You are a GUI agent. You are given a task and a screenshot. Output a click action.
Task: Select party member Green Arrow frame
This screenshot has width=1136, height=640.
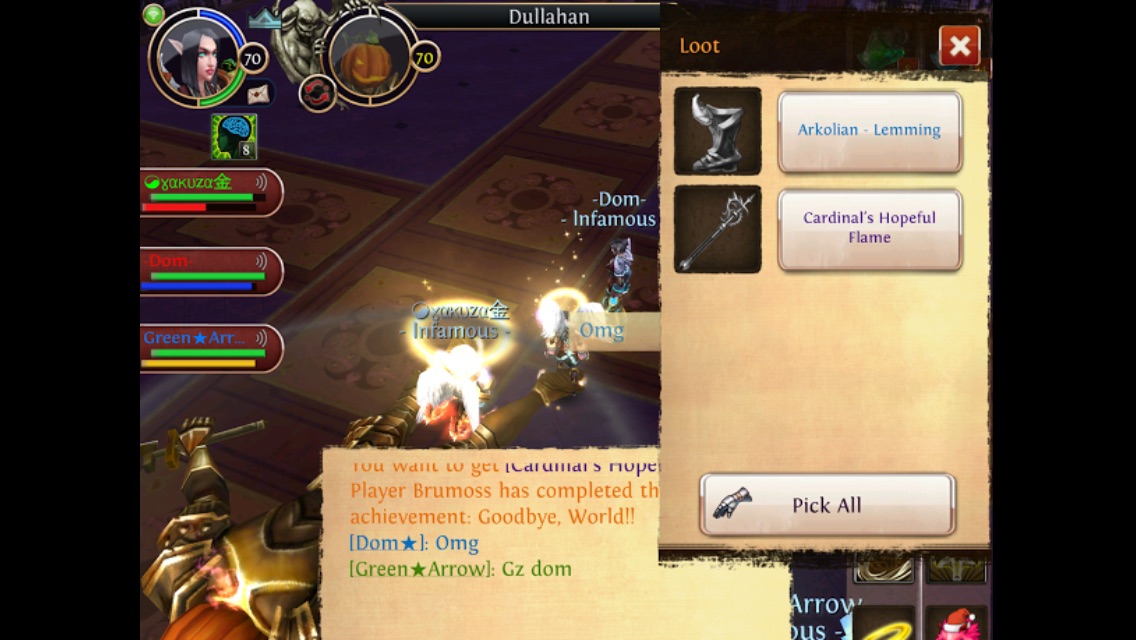pos(210,348)
